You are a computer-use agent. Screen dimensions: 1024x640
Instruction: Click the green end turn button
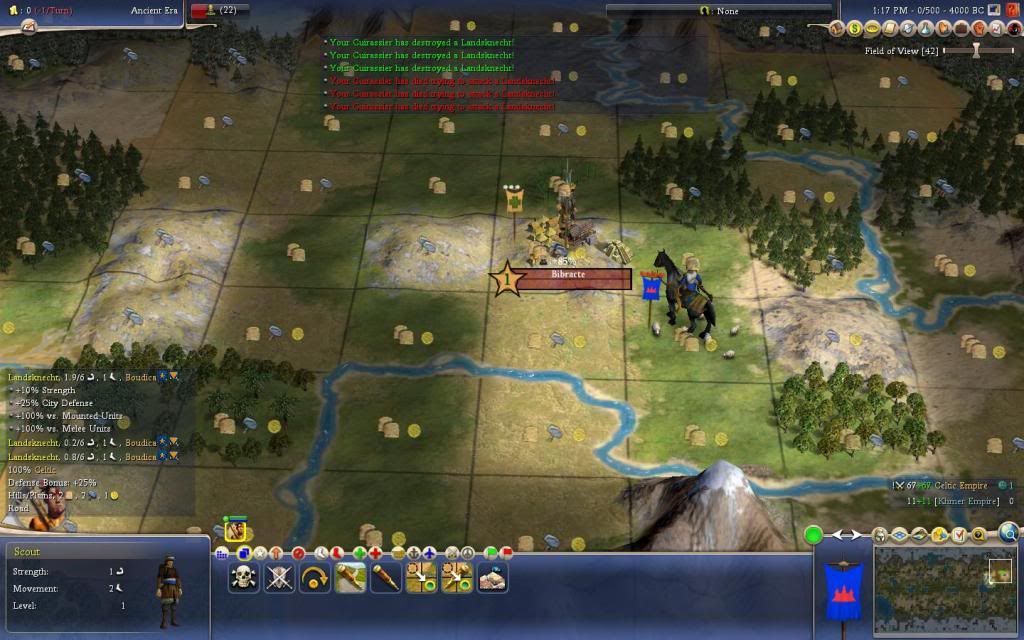(814, 535)
